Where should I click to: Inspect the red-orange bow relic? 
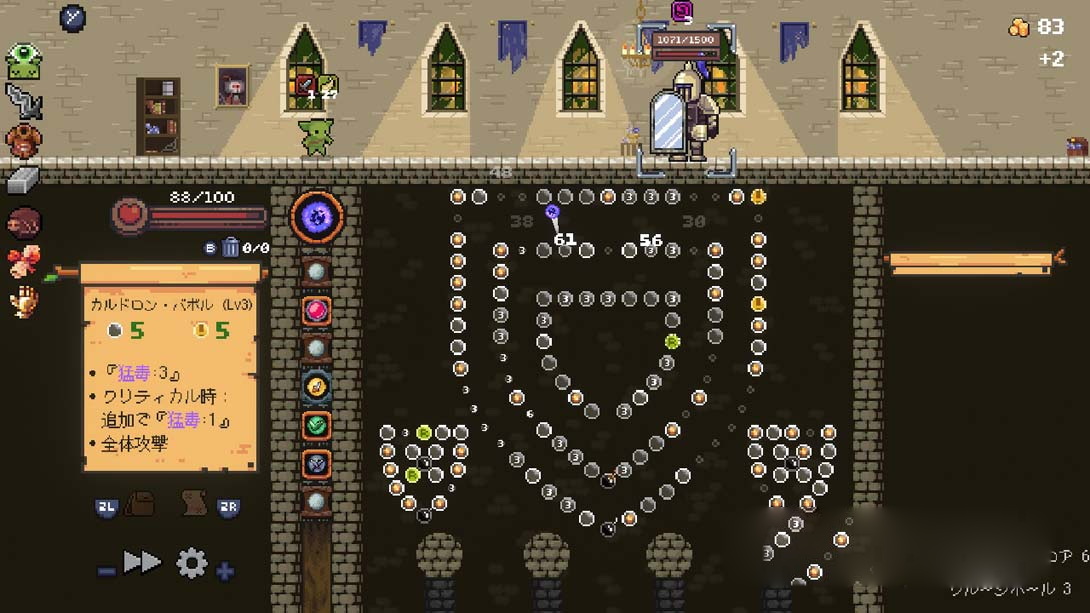pos(23,261)
